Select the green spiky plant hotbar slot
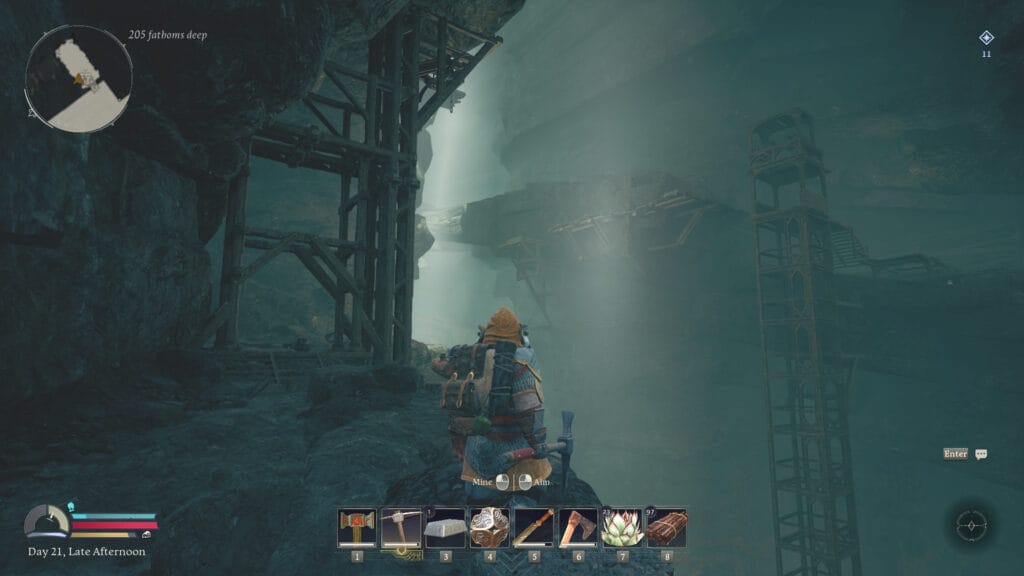The width and height of the screenshot is (1024, 576). pyautogui.click(x=622, y=527)
